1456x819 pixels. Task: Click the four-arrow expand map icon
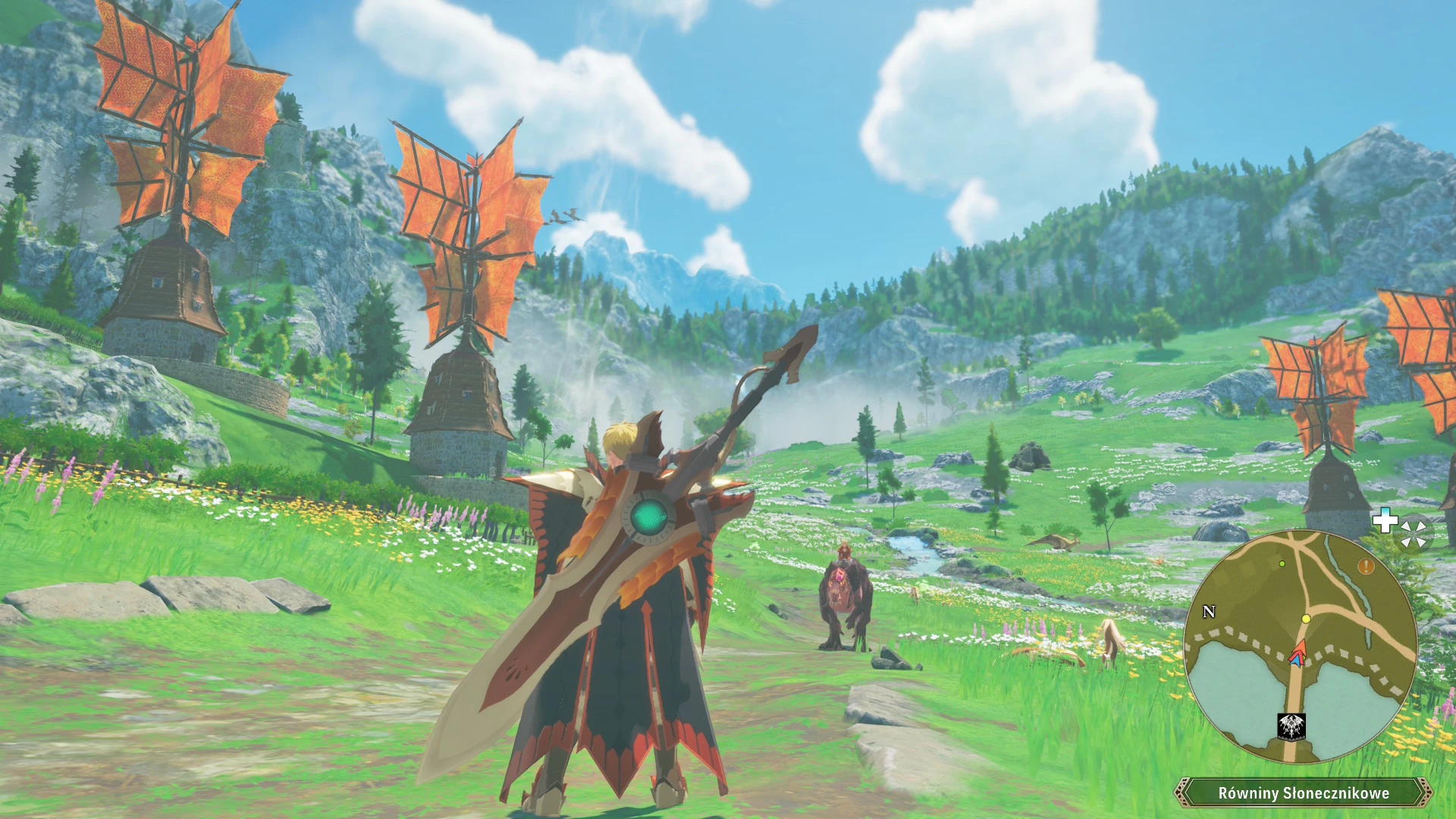(1414, 532)
